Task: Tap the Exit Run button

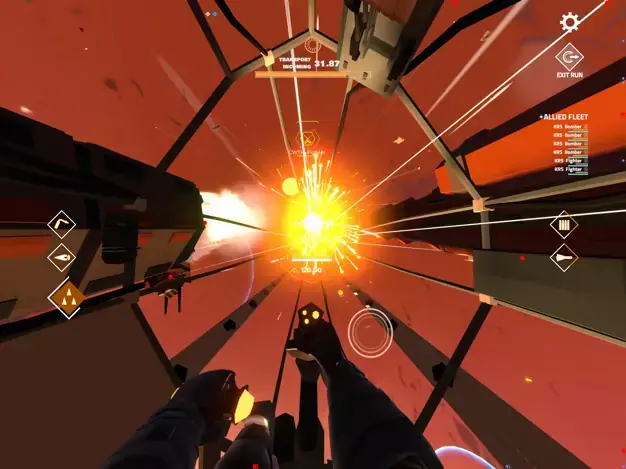Action: tap(570, 58)
